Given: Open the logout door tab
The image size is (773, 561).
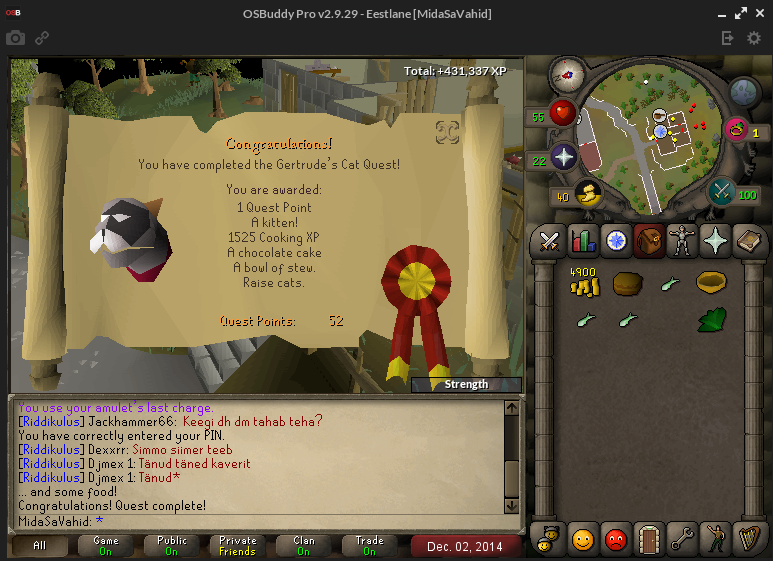Looking at the screenshot, I should pyautogui.click(x=649, y=539).
